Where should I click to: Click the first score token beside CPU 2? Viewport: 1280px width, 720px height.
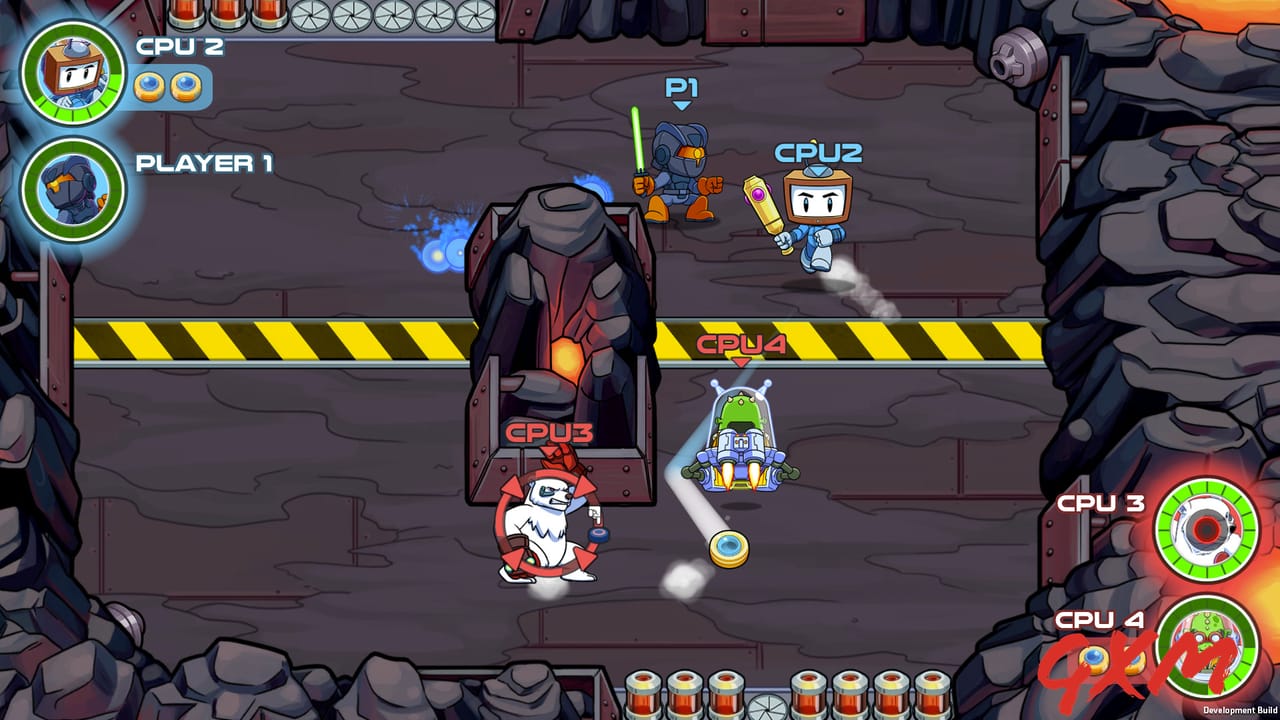tap(150, 87)
